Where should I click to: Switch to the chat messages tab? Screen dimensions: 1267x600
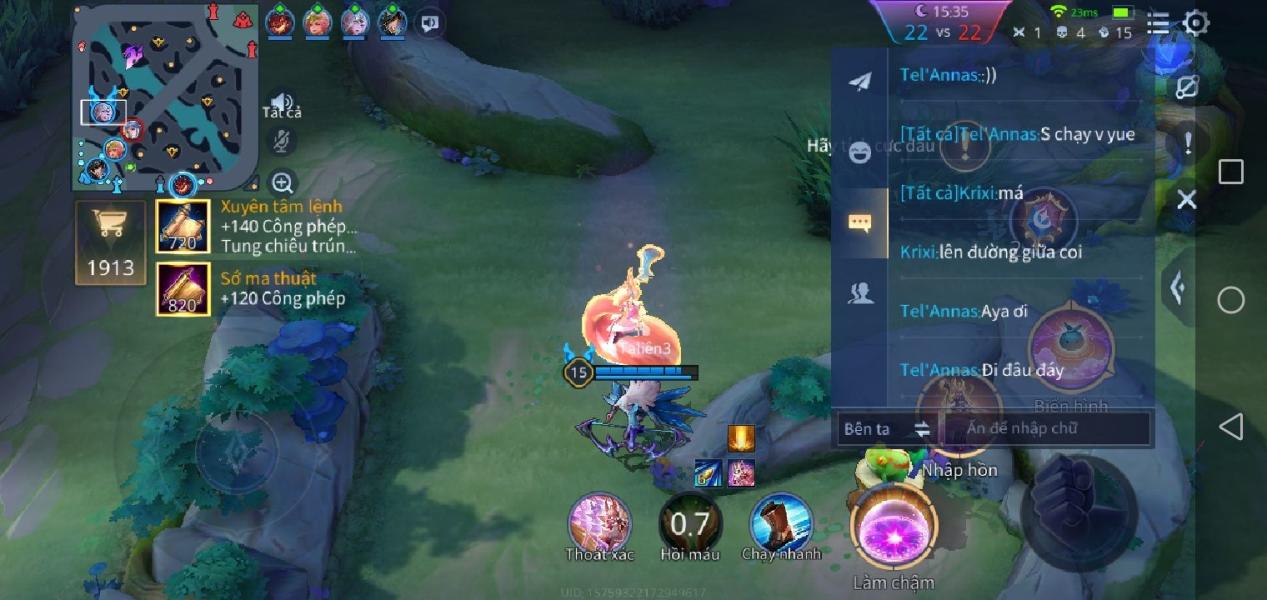pos(860,223)
